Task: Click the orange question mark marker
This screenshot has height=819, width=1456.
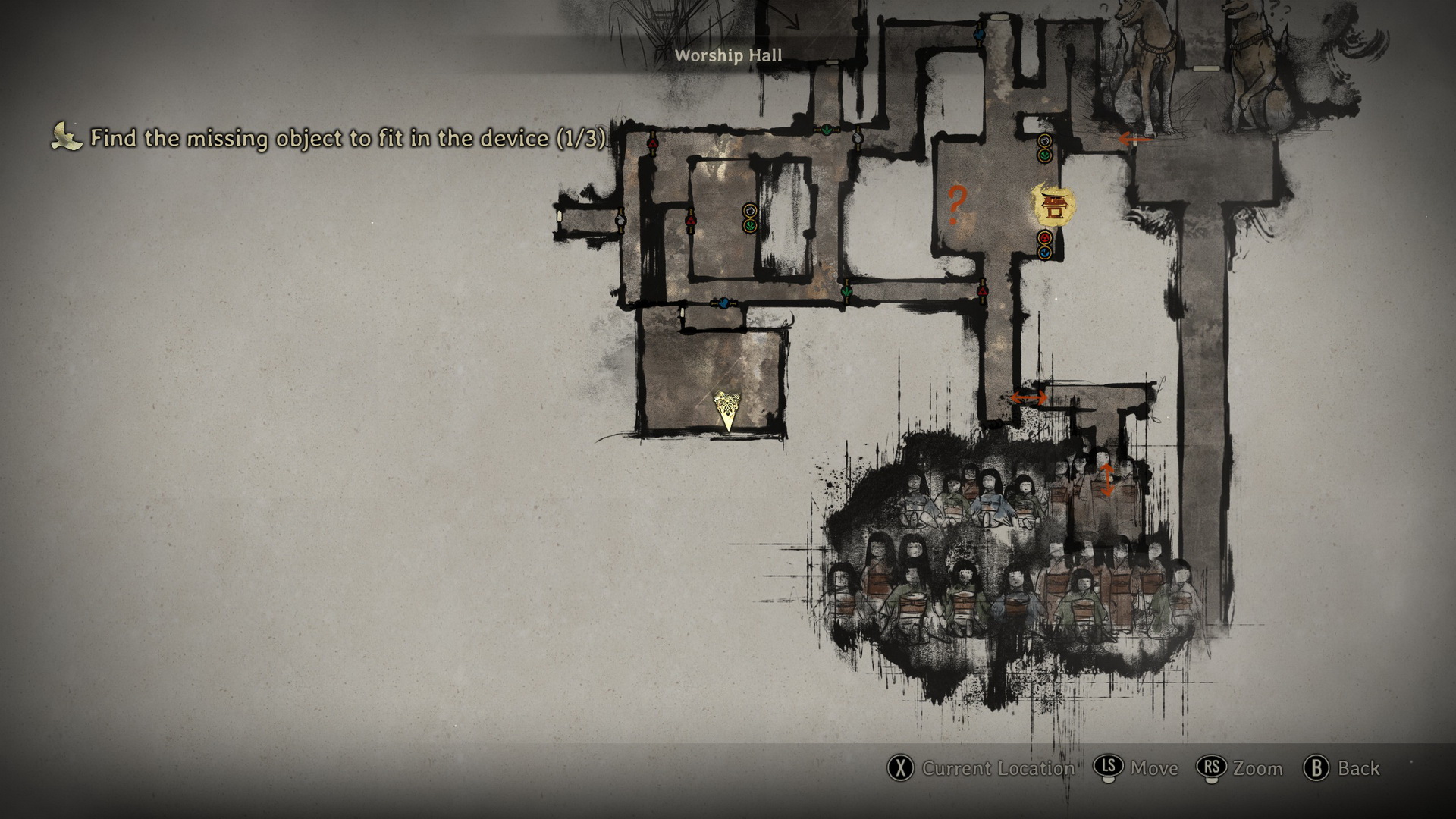Action: (956, 205)
